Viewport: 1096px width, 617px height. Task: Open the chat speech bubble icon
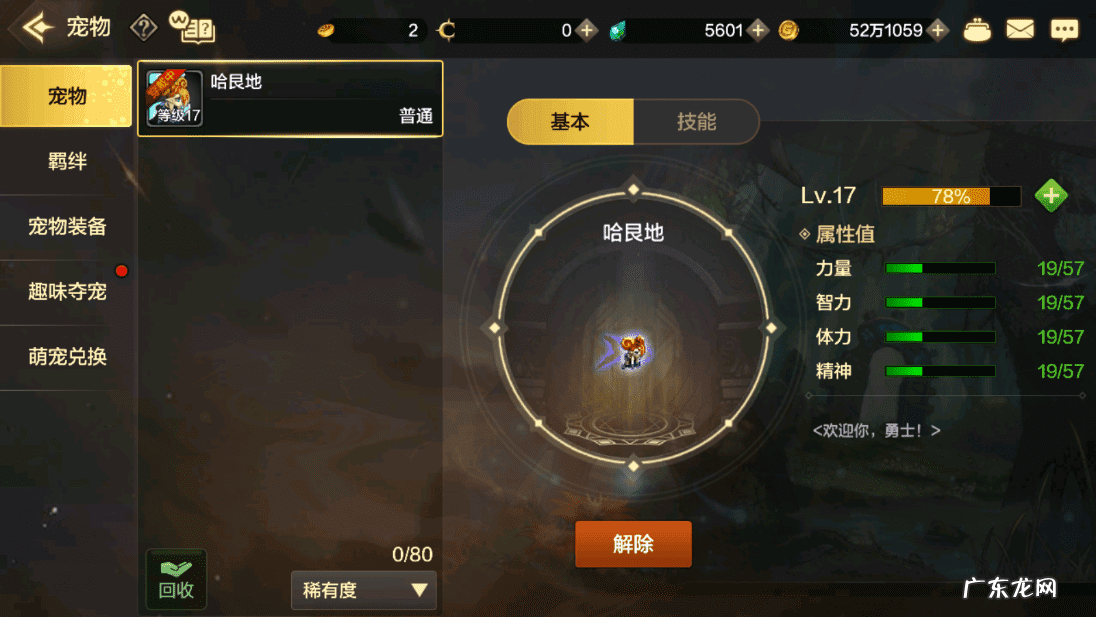(x=1064, y=30)
